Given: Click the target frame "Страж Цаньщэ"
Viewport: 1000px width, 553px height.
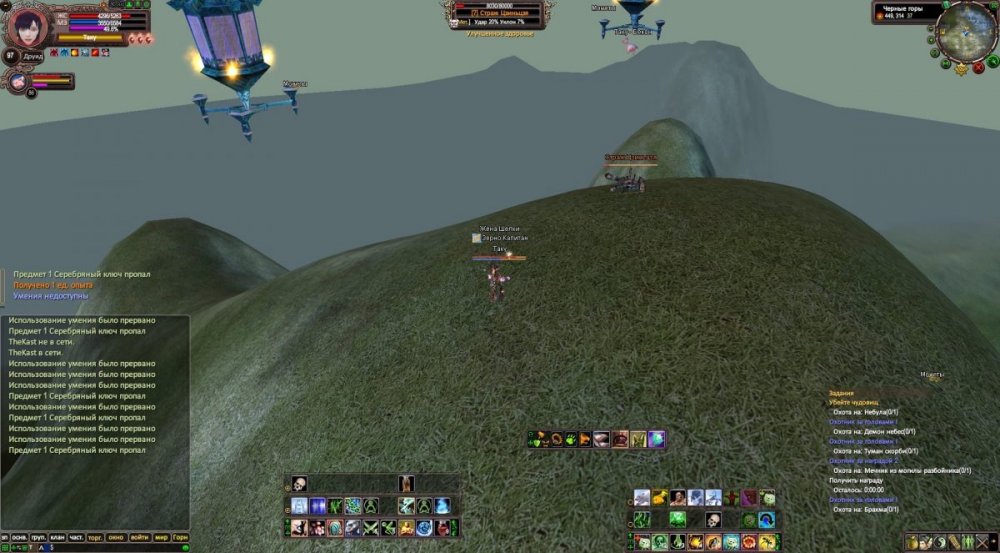Looking at the screenshot, I should click(497, 13).
